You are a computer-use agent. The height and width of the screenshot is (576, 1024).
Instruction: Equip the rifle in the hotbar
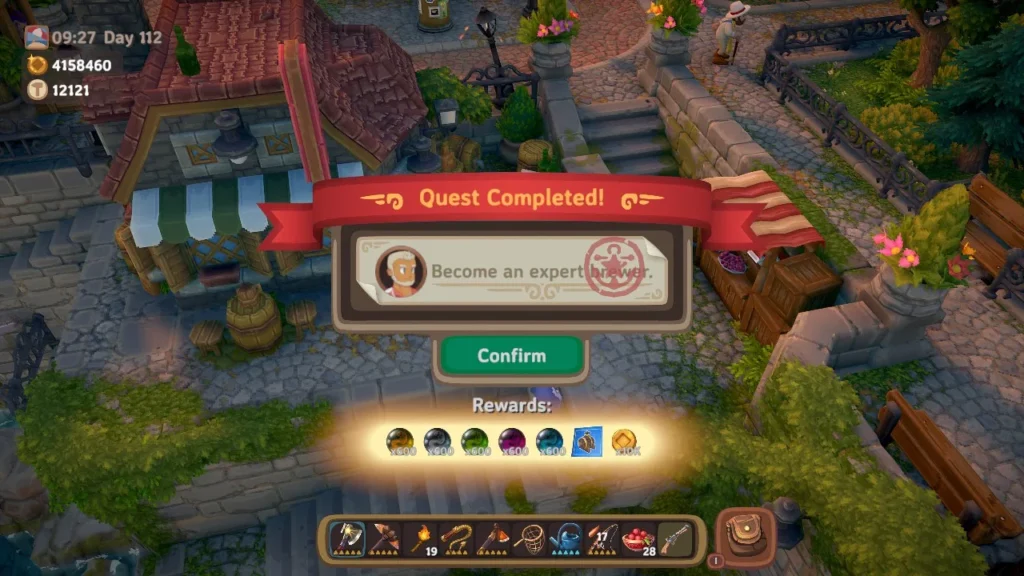coord(675,538)
